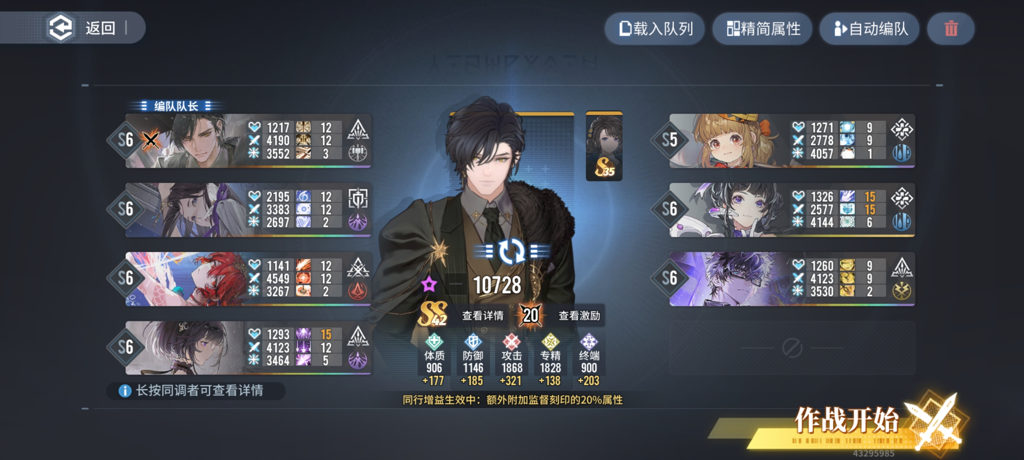Open 查看详情 for the supervisor
The width and height of the screenshot is (1024, 460).
coord(480,316)
